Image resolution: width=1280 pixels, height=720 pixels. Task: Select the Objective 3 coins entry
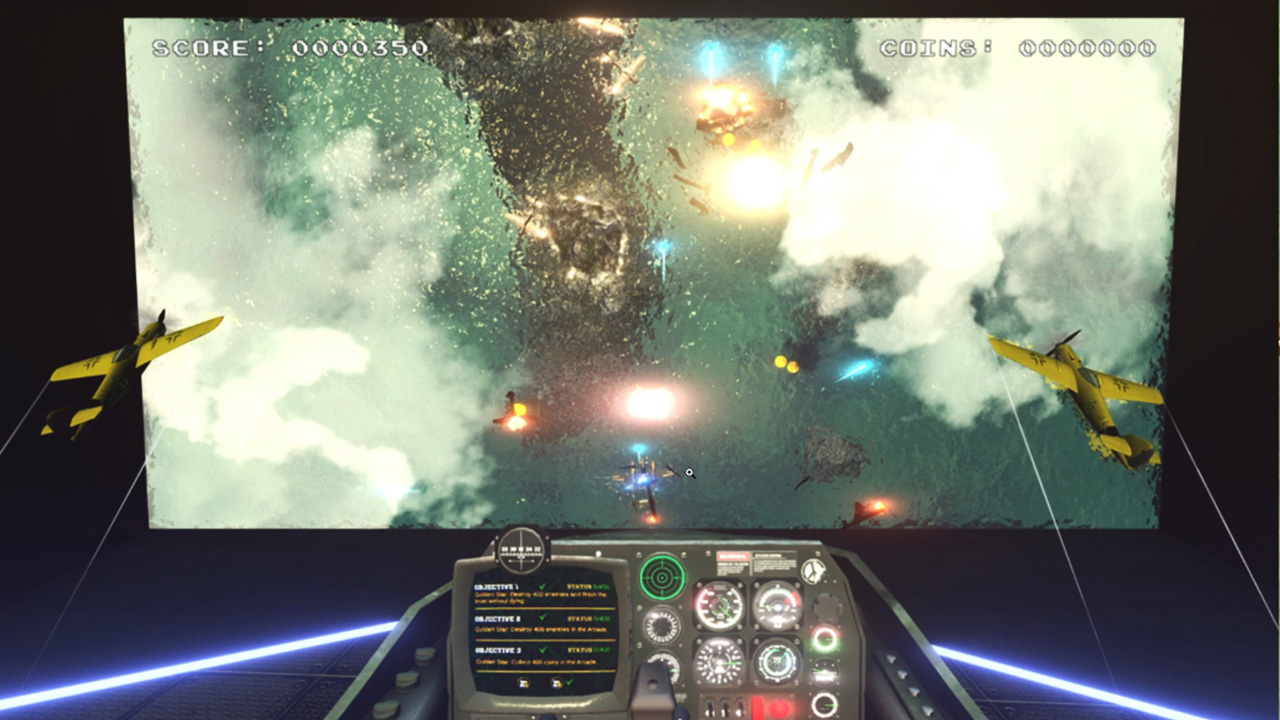542,657
